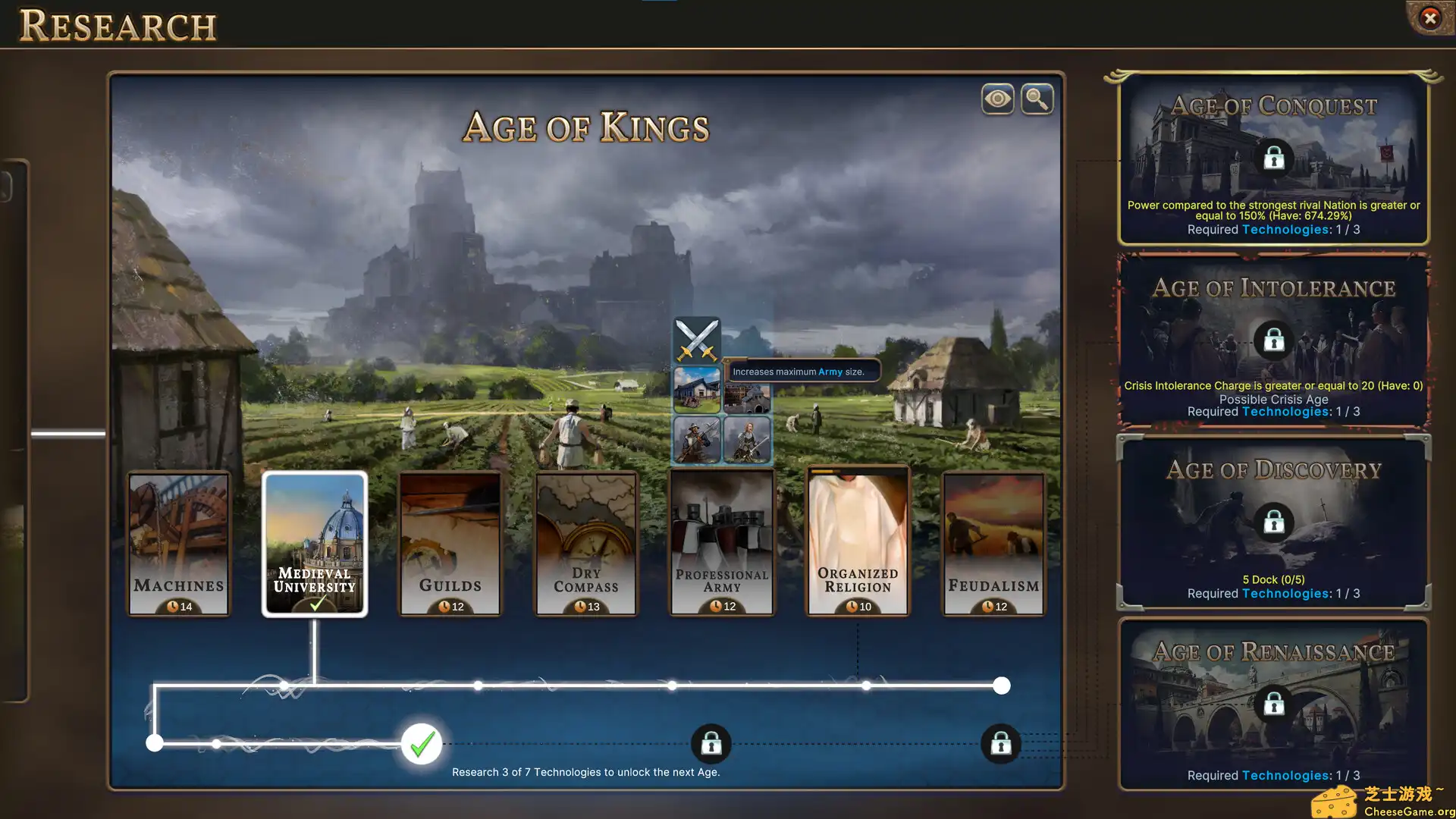Click the Age of Kings title
1456x819 pixels.
588,127
